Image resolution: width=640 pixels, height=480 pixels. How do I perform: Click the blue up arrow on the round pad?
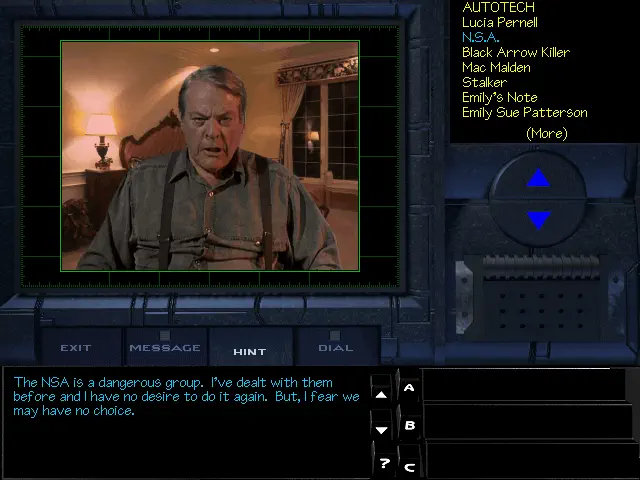[538, 179]
